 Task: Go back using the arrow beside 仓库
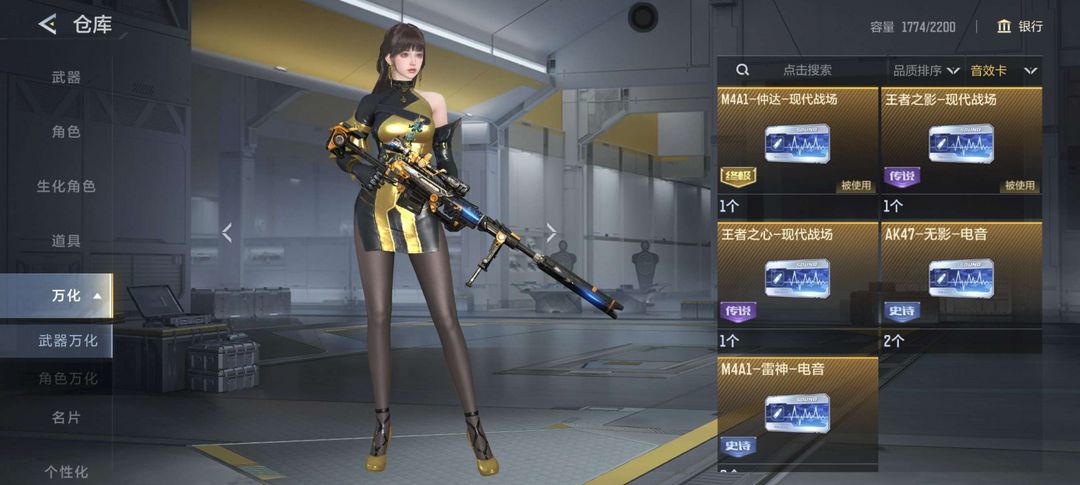tap(47, 25)
